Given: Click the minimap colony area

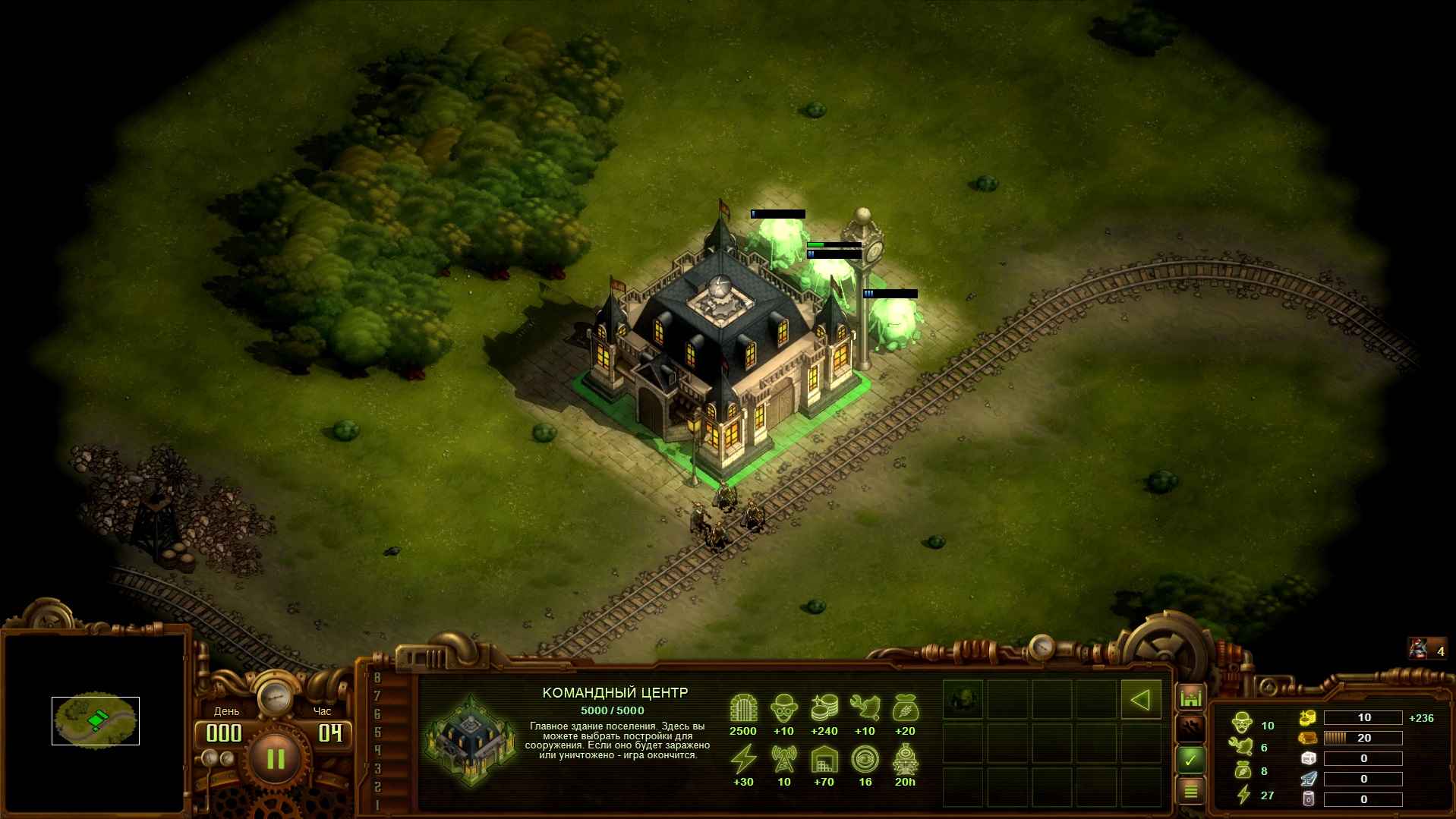Looking at the screenshot, I should pyautogui.click(x=96, y=720).
